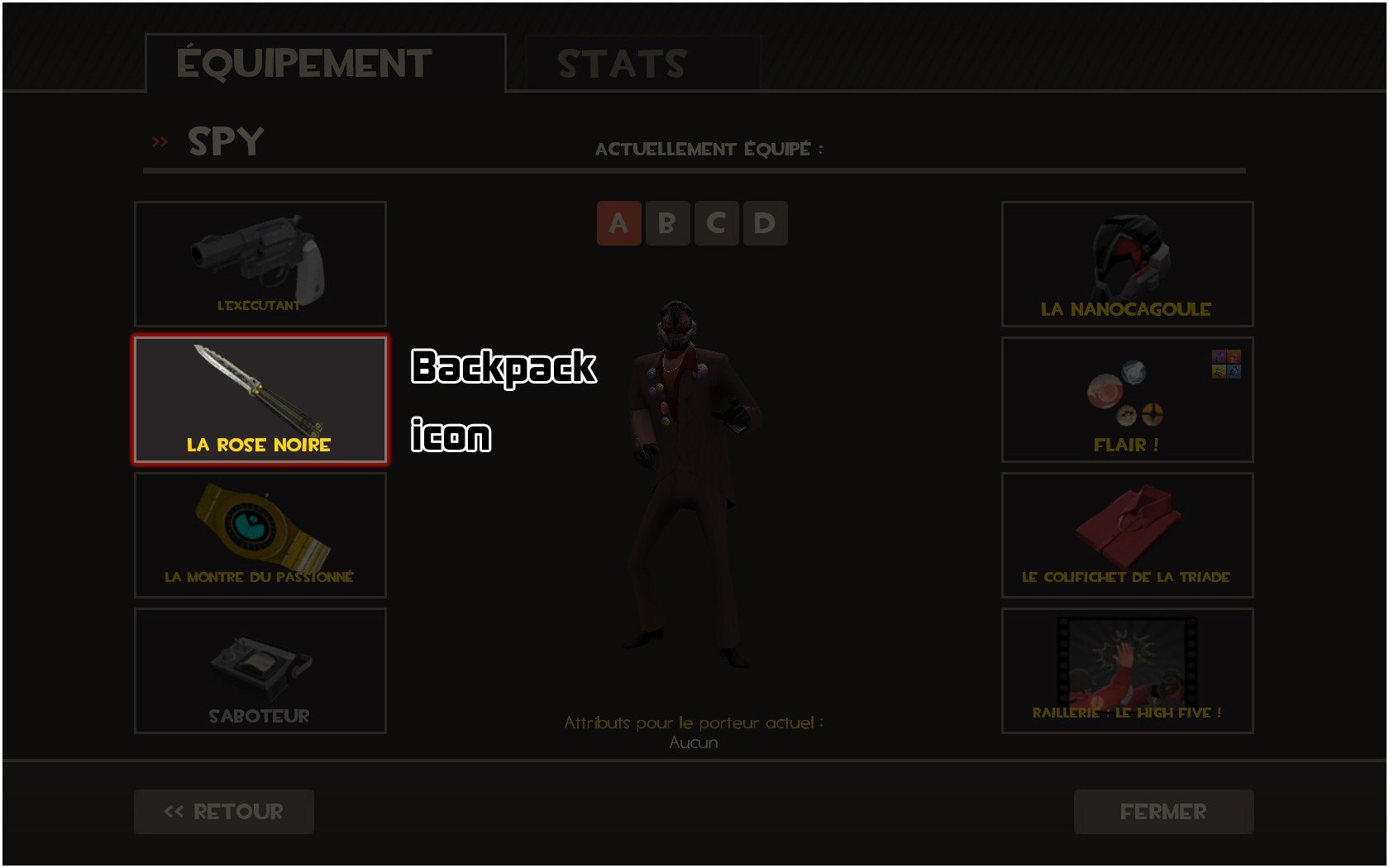Screen dimensions: 1389x868
Task: Select Le Colifichet de la Triade slot
Action: pyautogui.click(x=1127, y=535)
